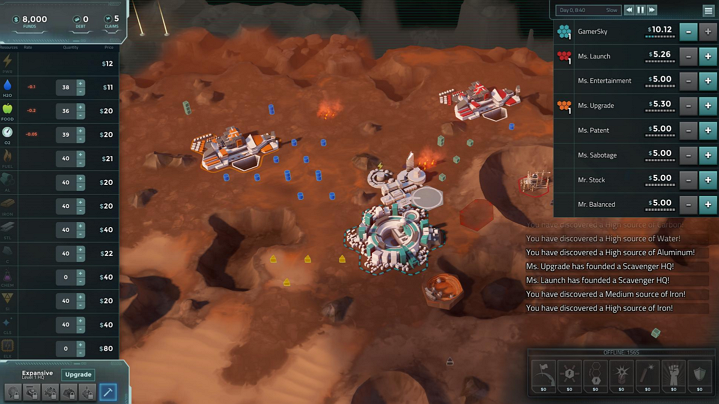The image size is (719, 404).
Task: Buy a share of Ms. Upgrade
Action: pyautogui.click(x=708, y=105)
